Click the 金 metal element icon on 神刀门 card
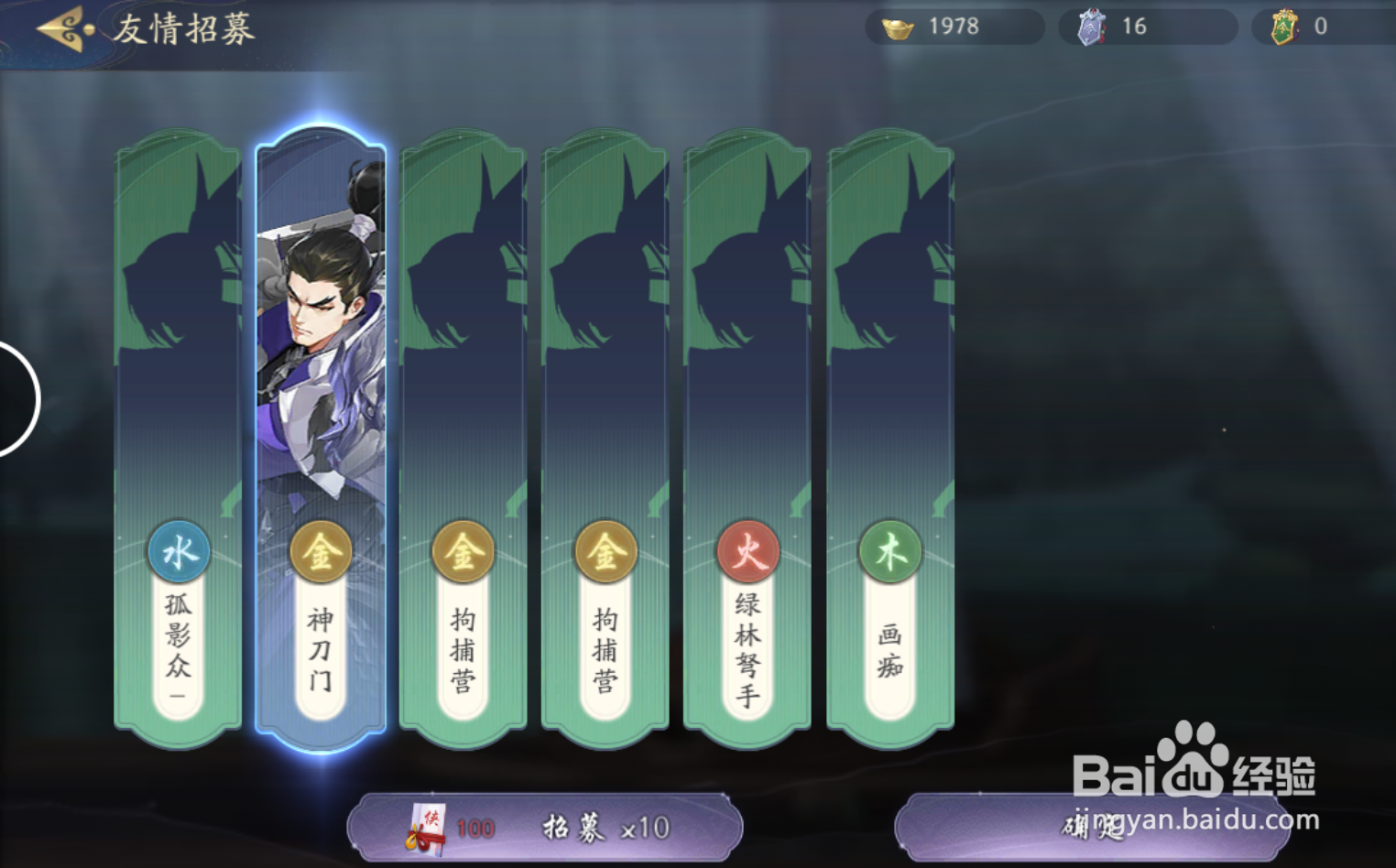The width and height of the screenshot is (1396, 868). (x=321, y=550)
